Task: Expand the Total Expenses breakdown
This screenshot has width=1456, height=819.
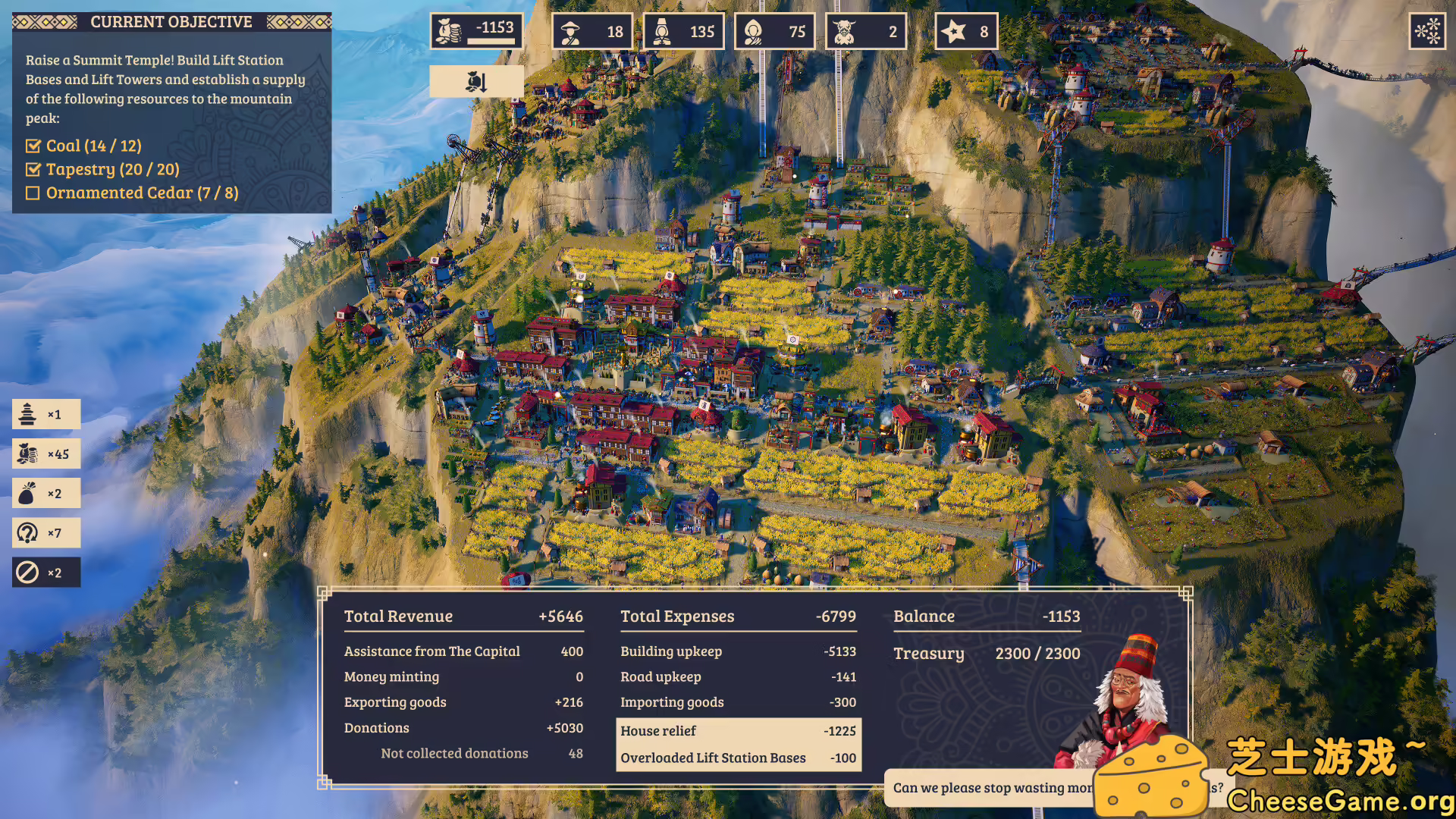Action: tap(677, 616)
